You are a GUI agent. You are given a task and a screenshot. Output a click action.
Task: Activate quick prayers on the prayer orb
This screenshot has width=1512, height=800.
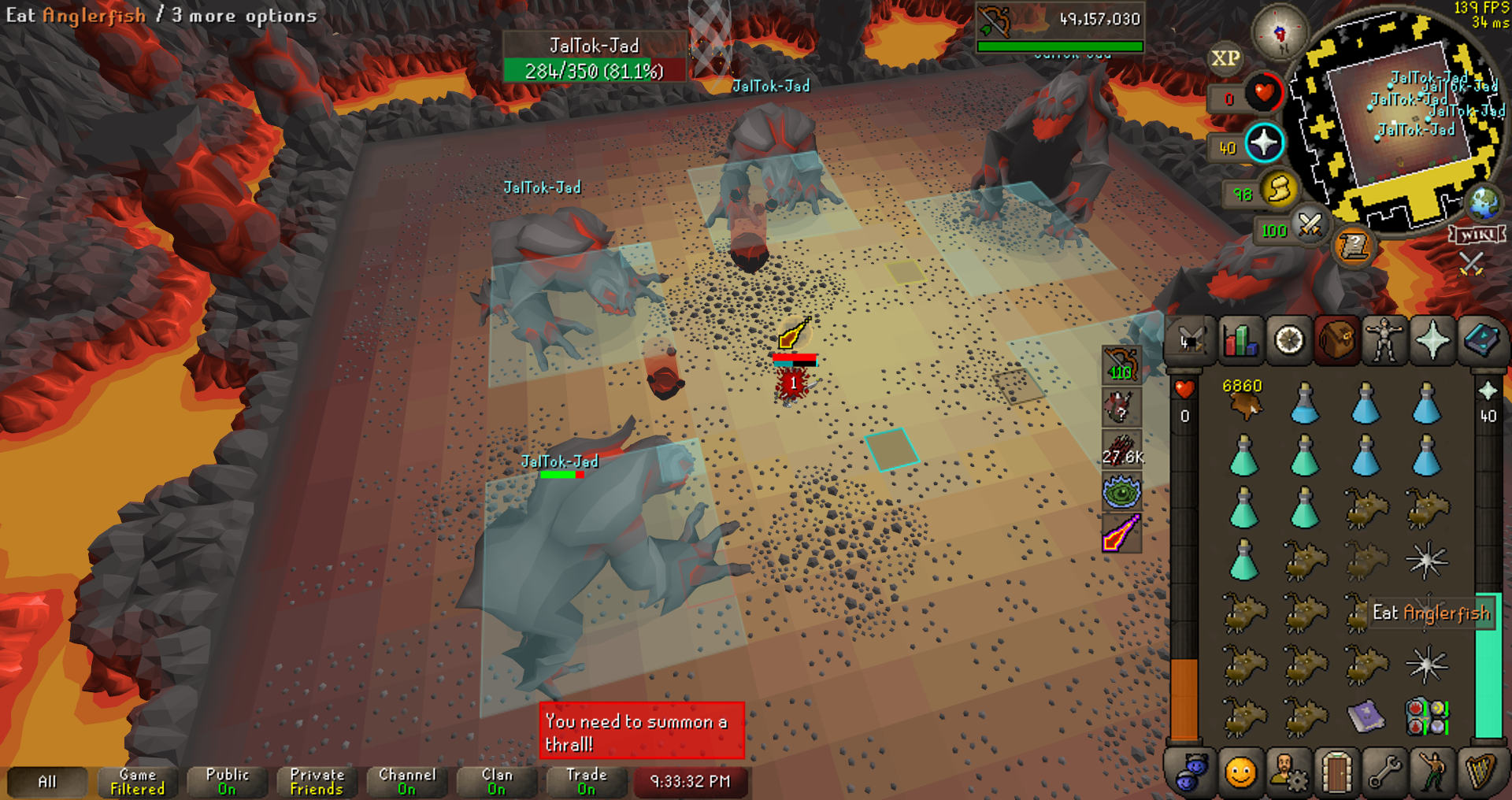tap(1264, 143)
